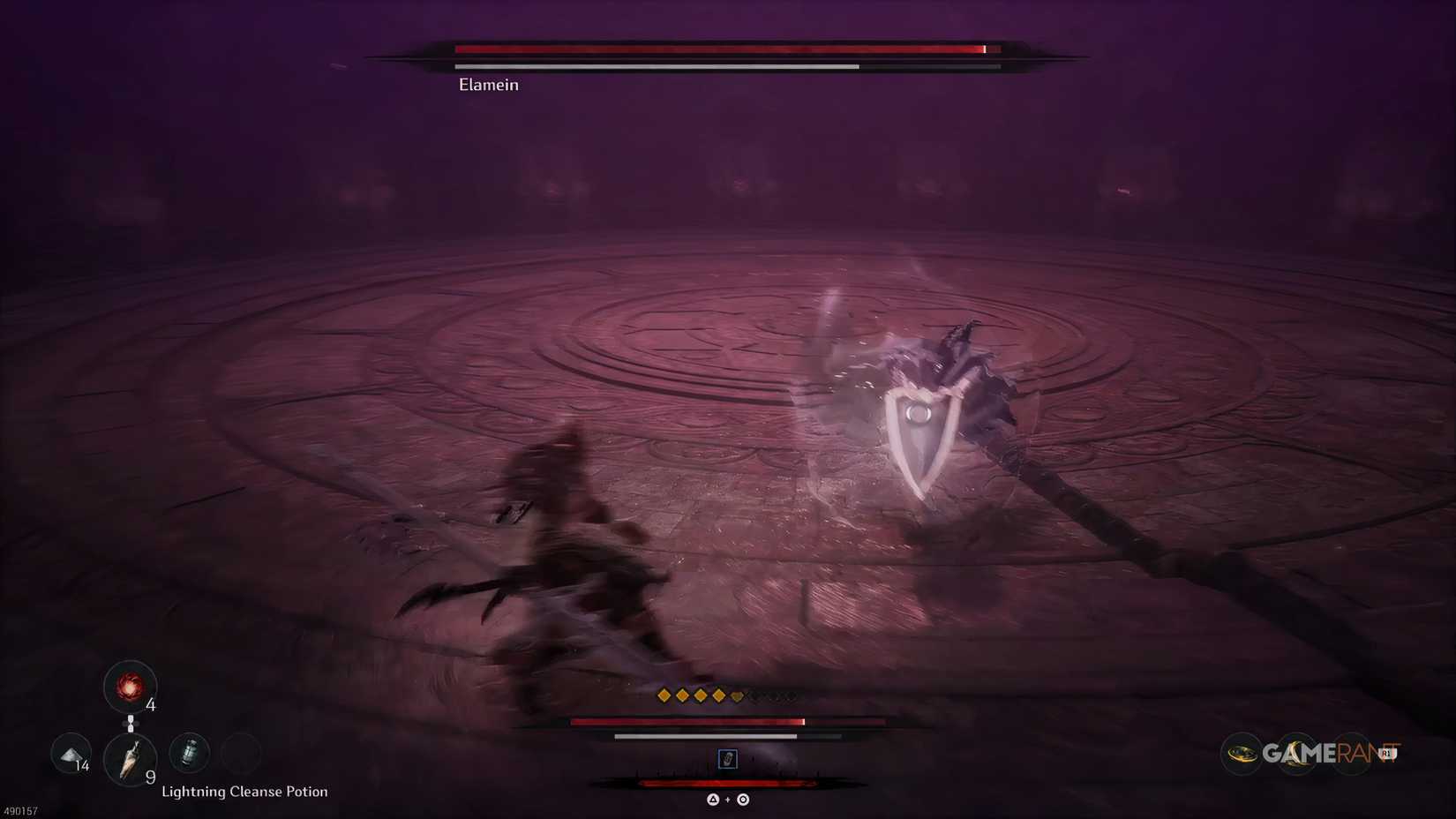Toggle the fifth stamina diamond pip
Viewport: 1456px width, 819px height.
pyautogui.click(x=737, y=696)
